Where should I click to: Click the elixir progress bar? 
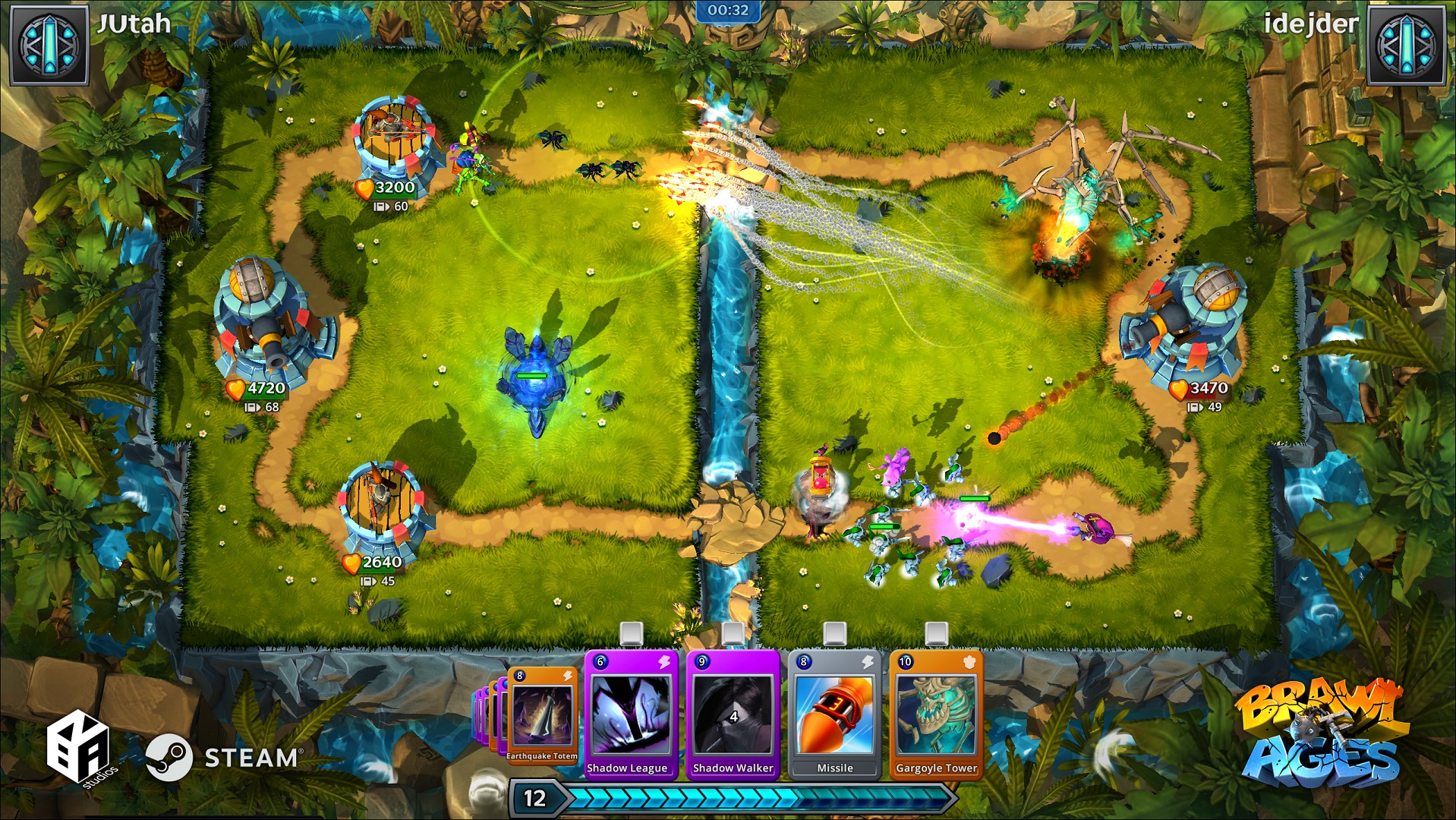(x=759, y=798)
